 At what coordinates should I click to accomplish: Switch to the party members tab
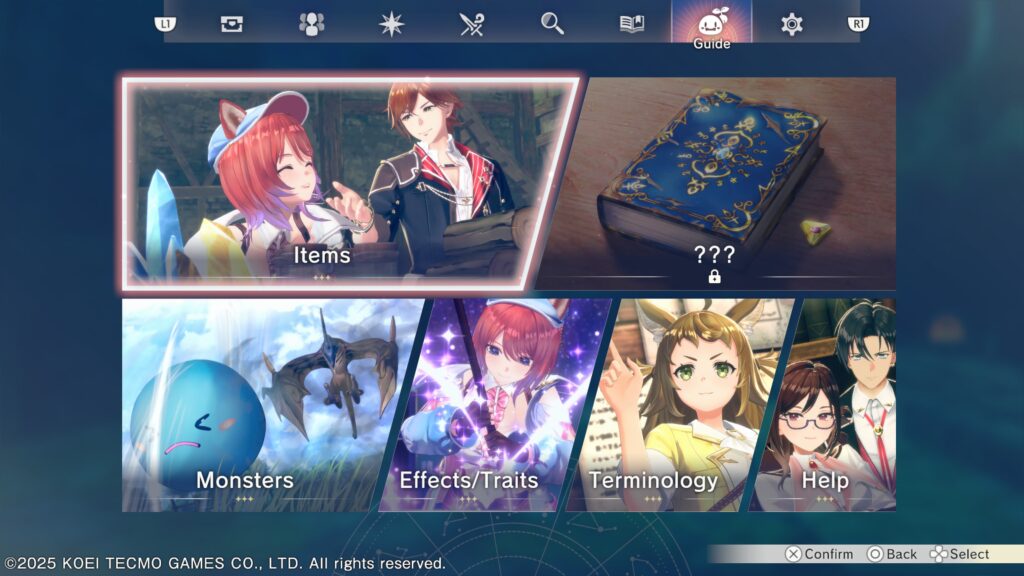312,24
